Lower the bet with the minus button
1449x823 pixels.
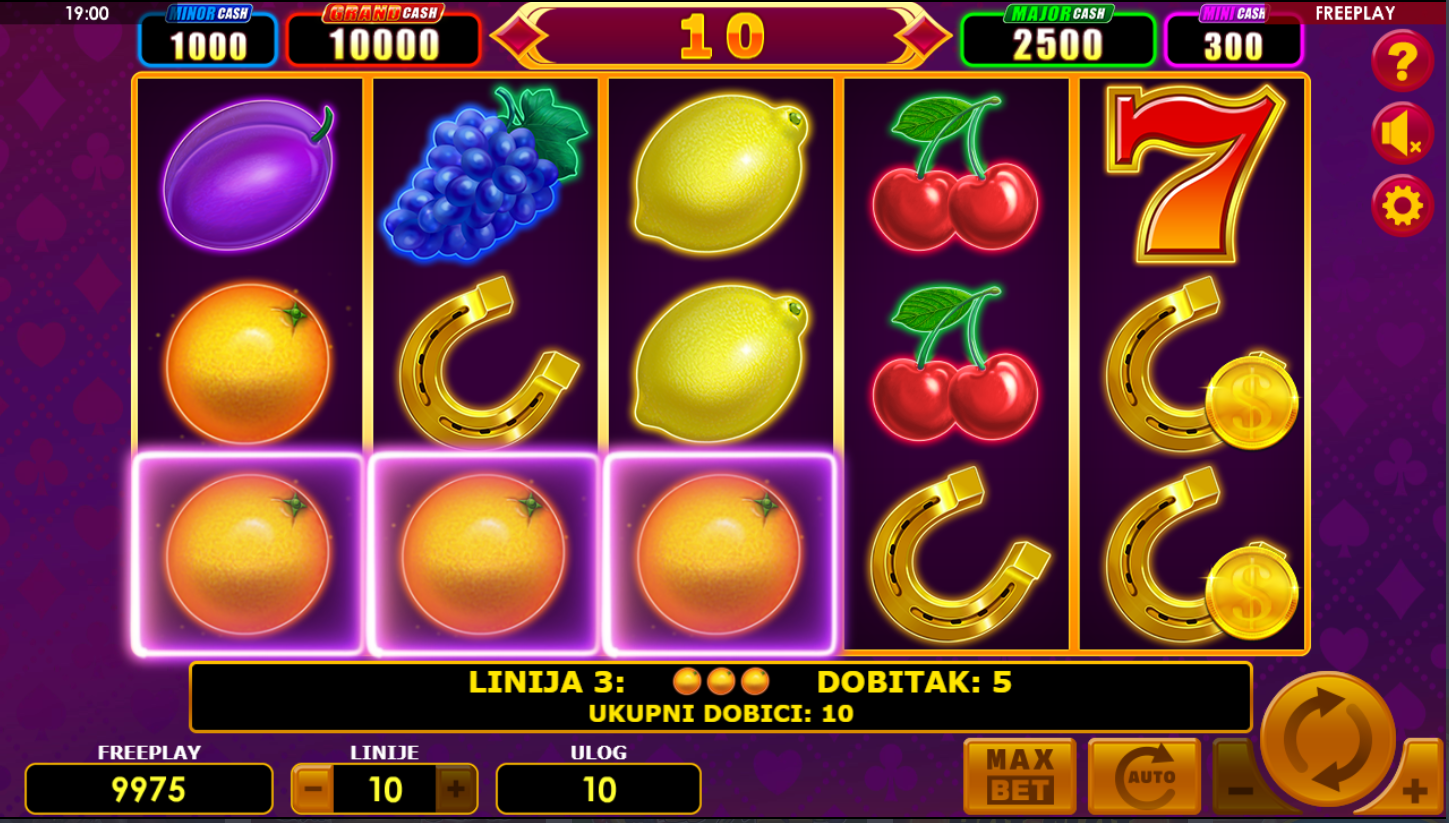click(x=1238, y=790)
